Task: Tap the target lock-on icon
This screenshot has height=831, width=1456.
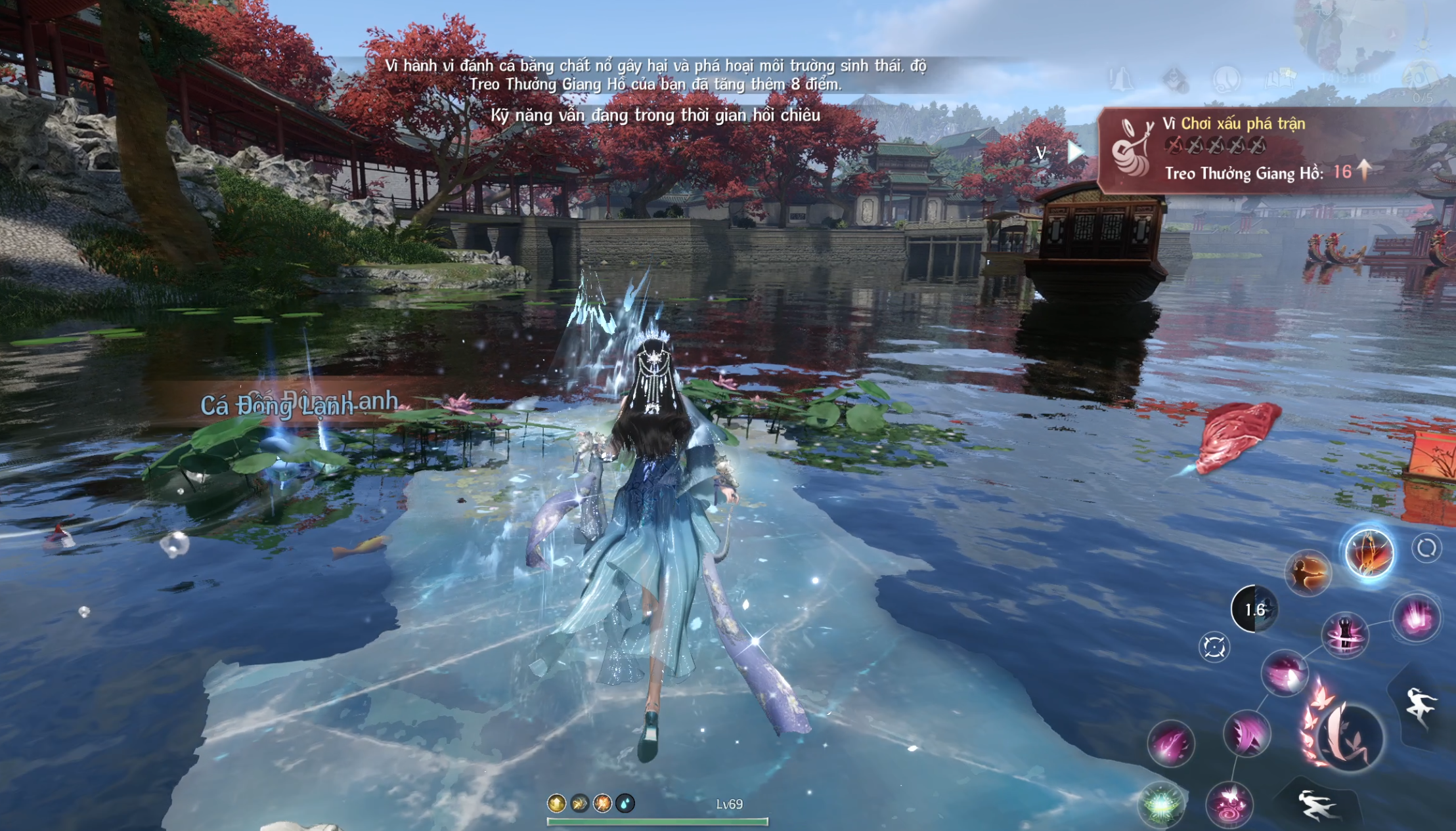Action: coord(1214,647)
